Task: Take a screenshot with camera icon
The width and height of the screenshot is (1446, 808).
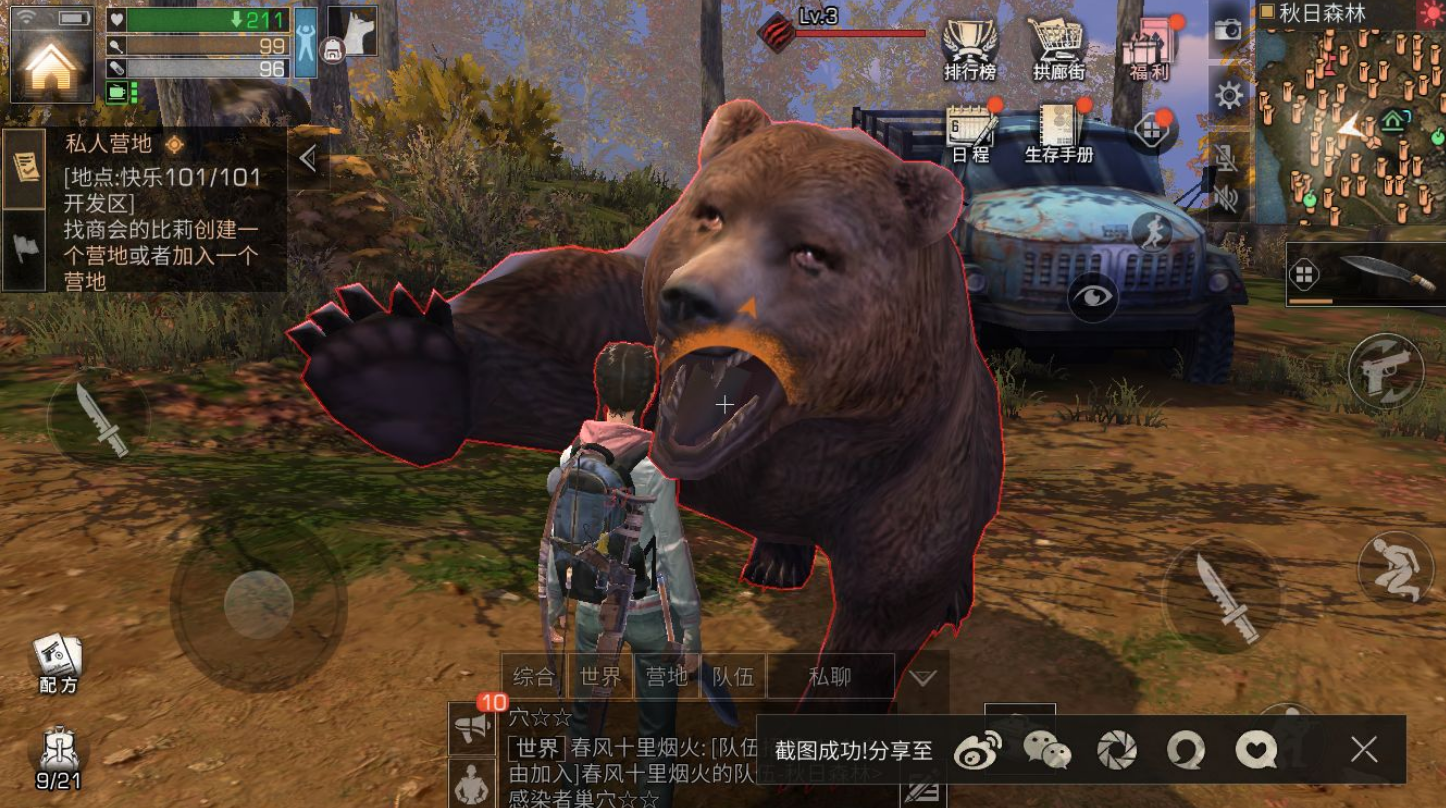Action: click(1227, 30)
